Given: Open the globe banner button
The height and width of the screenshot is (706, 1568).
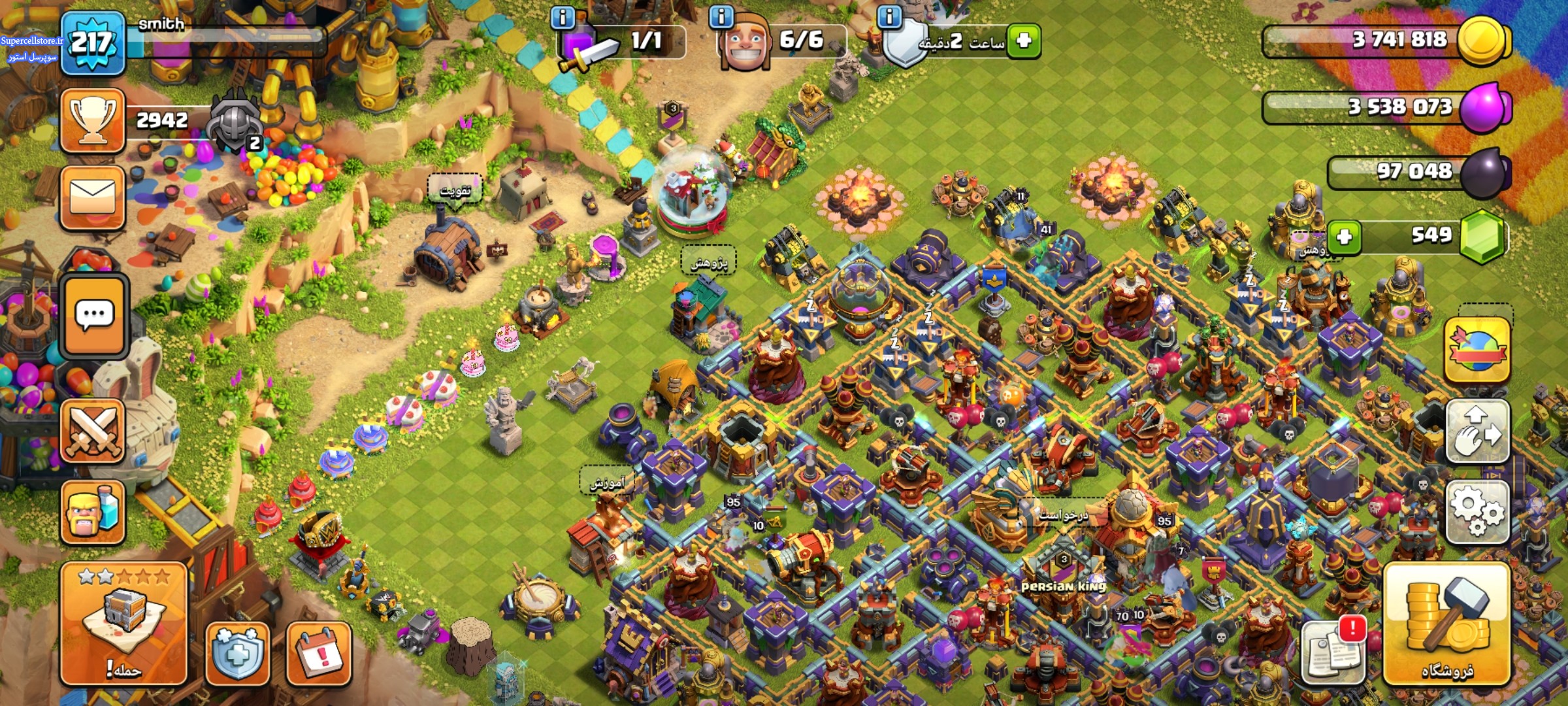Looking at the screenshot, I should click(1477, 350).
